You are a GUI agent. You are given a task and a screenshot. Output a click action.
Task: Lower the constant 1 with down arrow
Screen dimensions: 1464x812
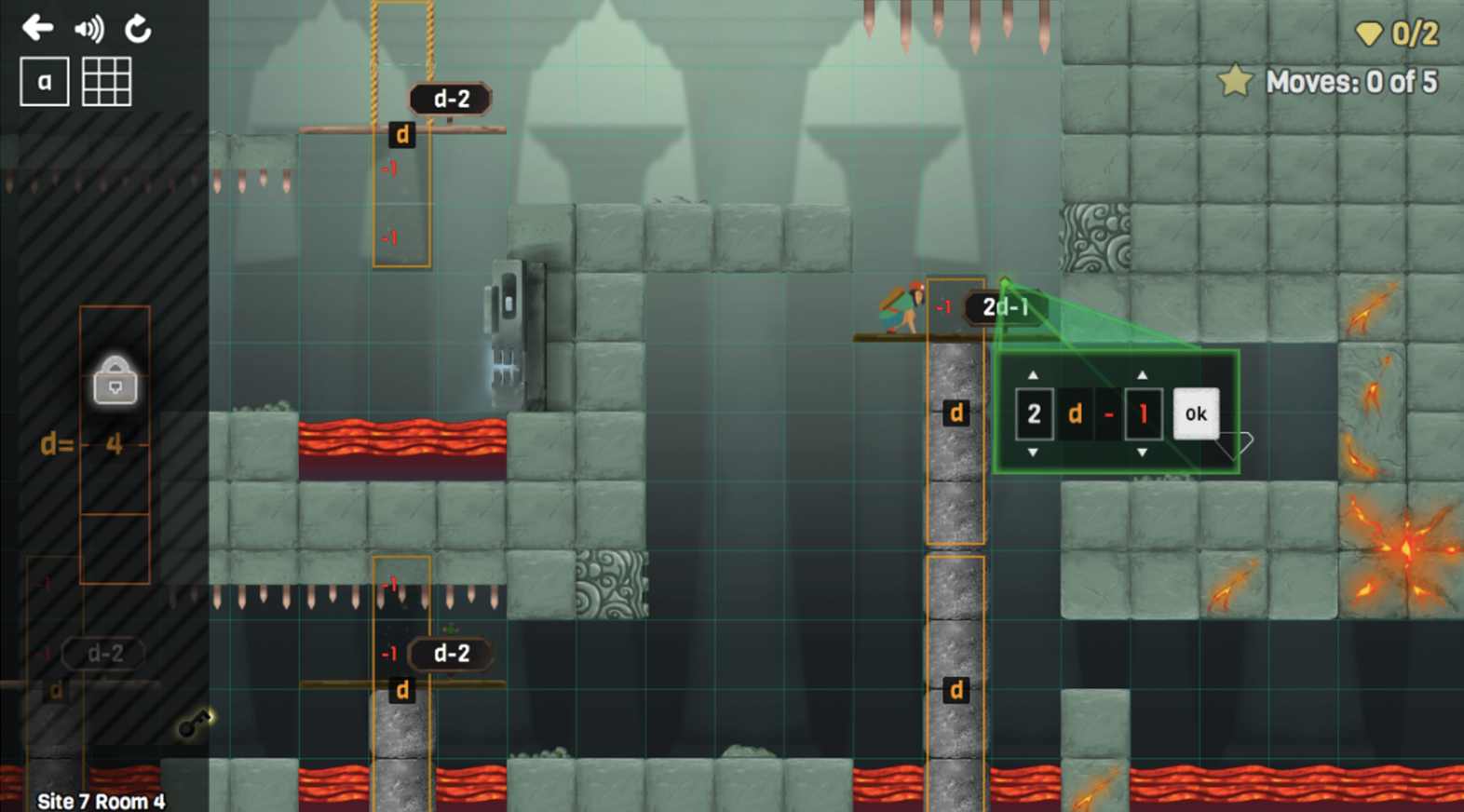[x=1143, y=453]
